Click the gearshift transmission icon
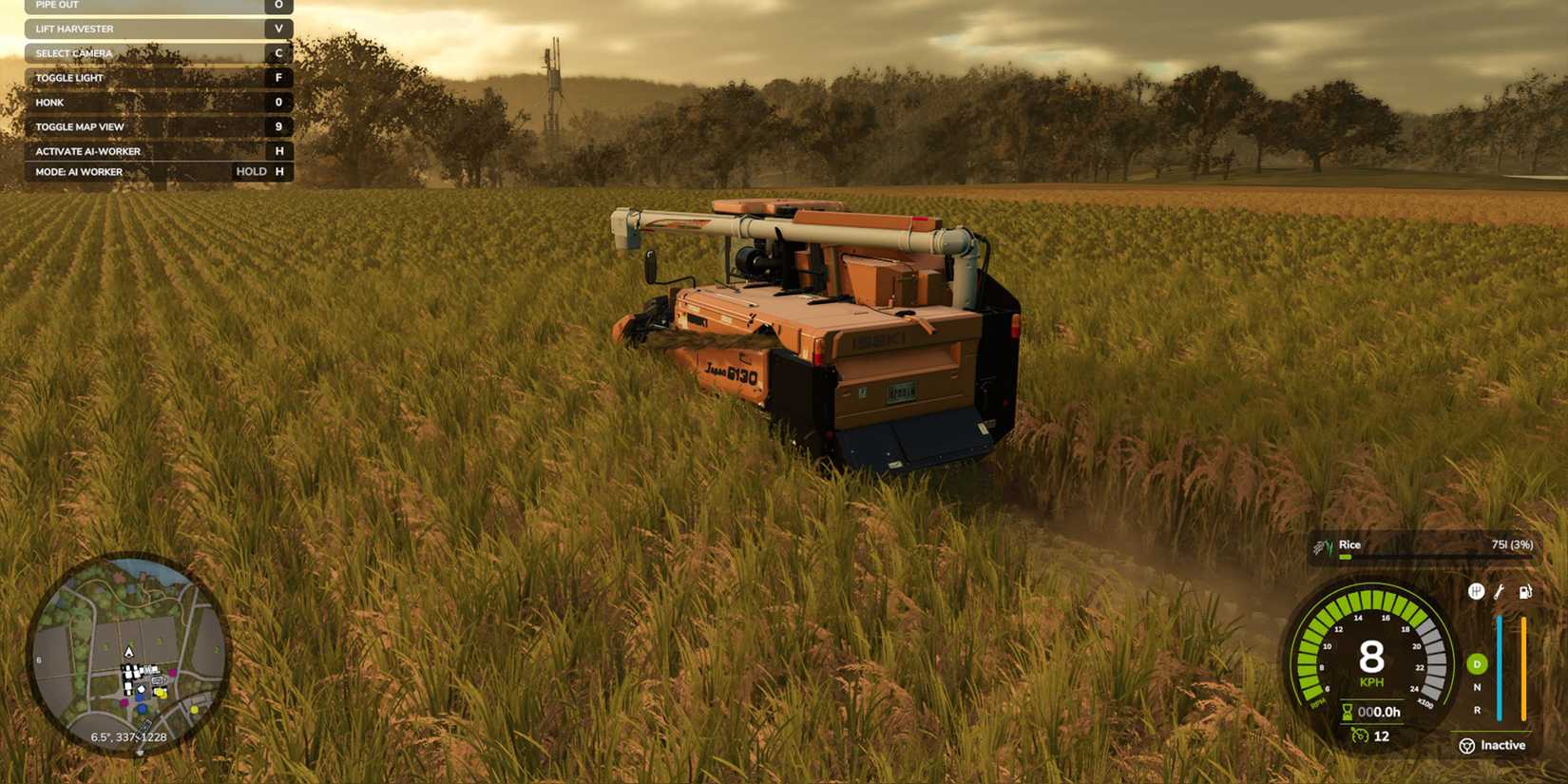This screenshot has width=1568, height=784. coord(1476,591)
